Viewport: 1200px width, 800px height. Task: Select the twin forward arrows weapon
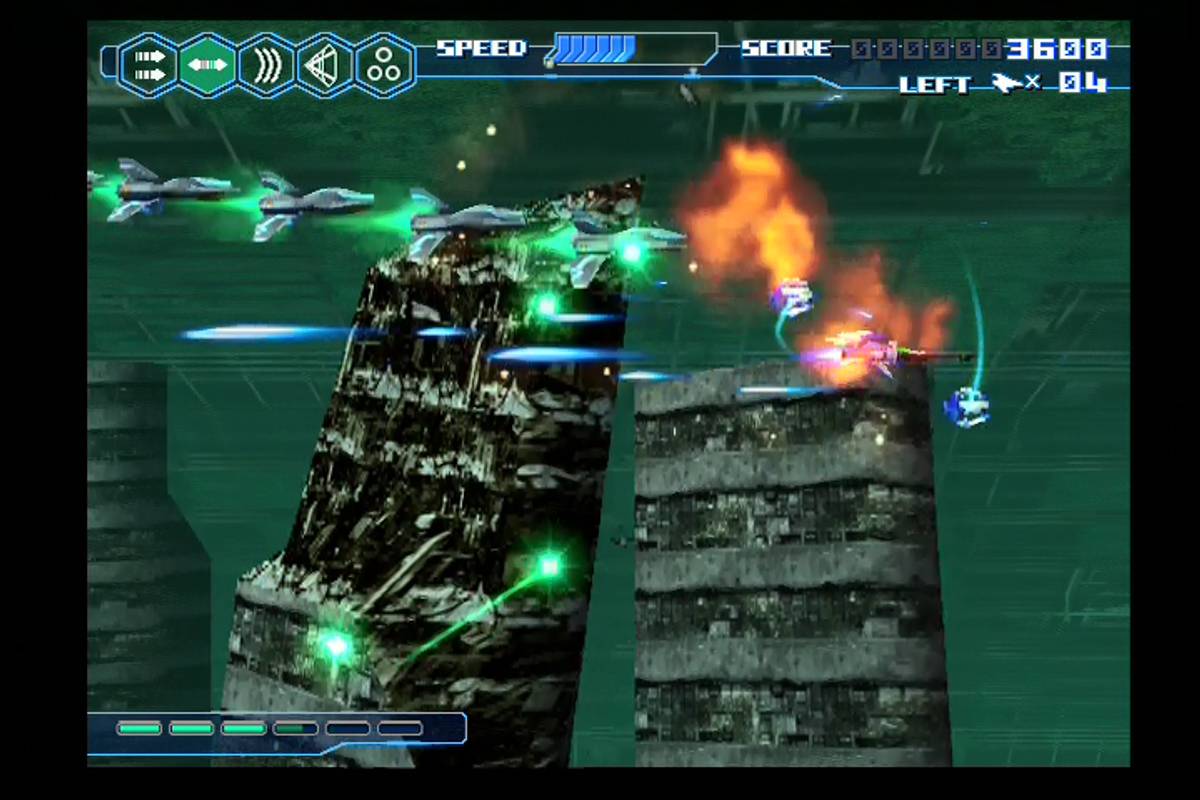pos(149,66)
